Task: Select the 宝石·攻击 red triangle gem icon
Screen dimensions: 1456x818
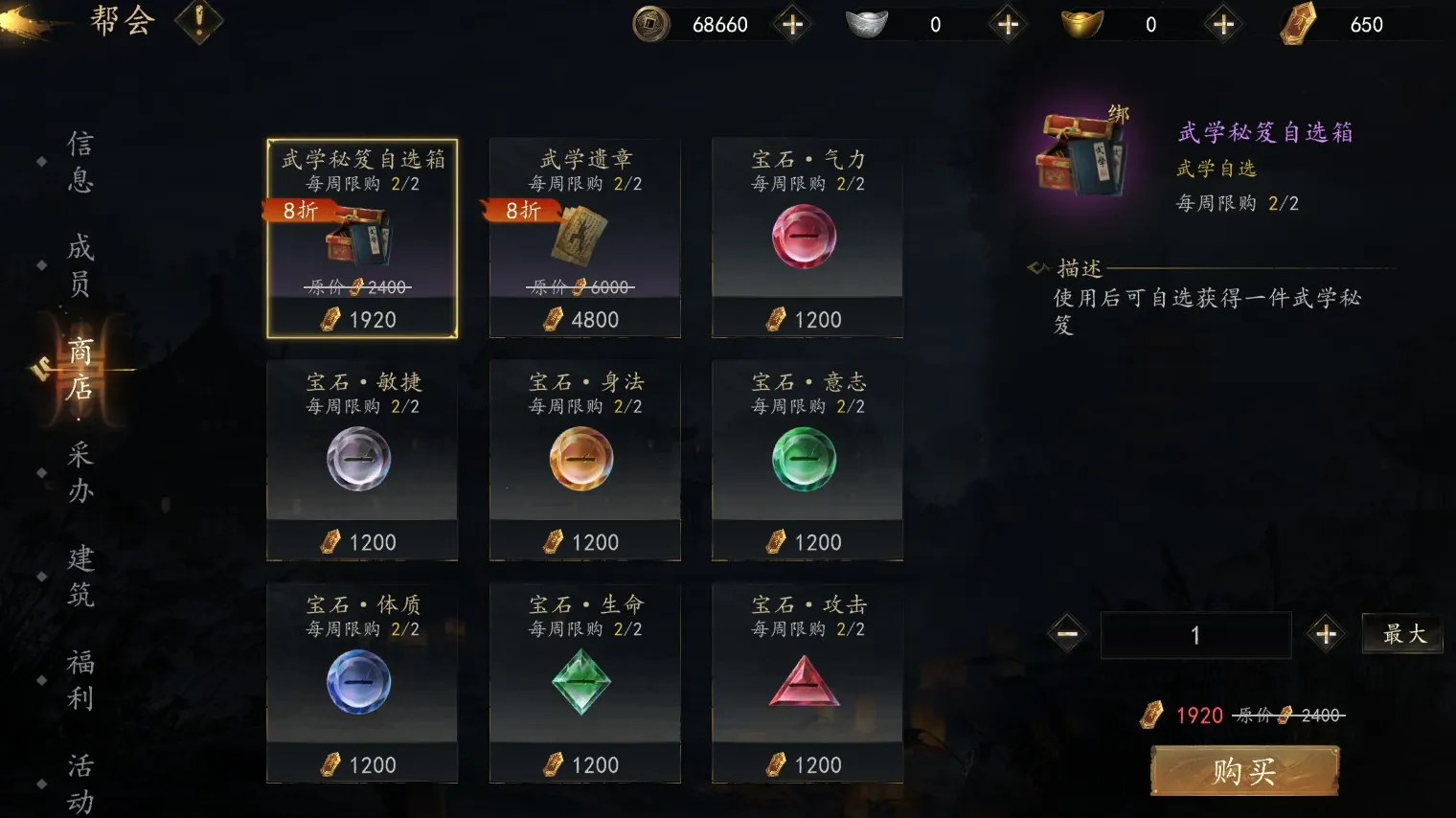Action: tap(807, 681)
